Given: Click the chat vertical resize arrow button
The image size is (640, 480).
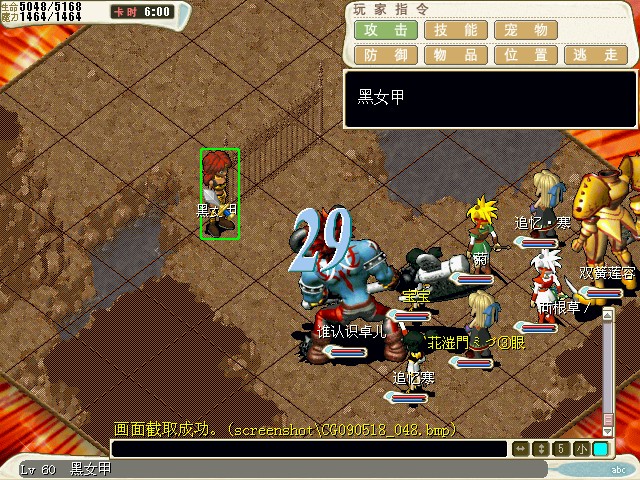Looking at the screenshot, I should click(x=541, y=449).
